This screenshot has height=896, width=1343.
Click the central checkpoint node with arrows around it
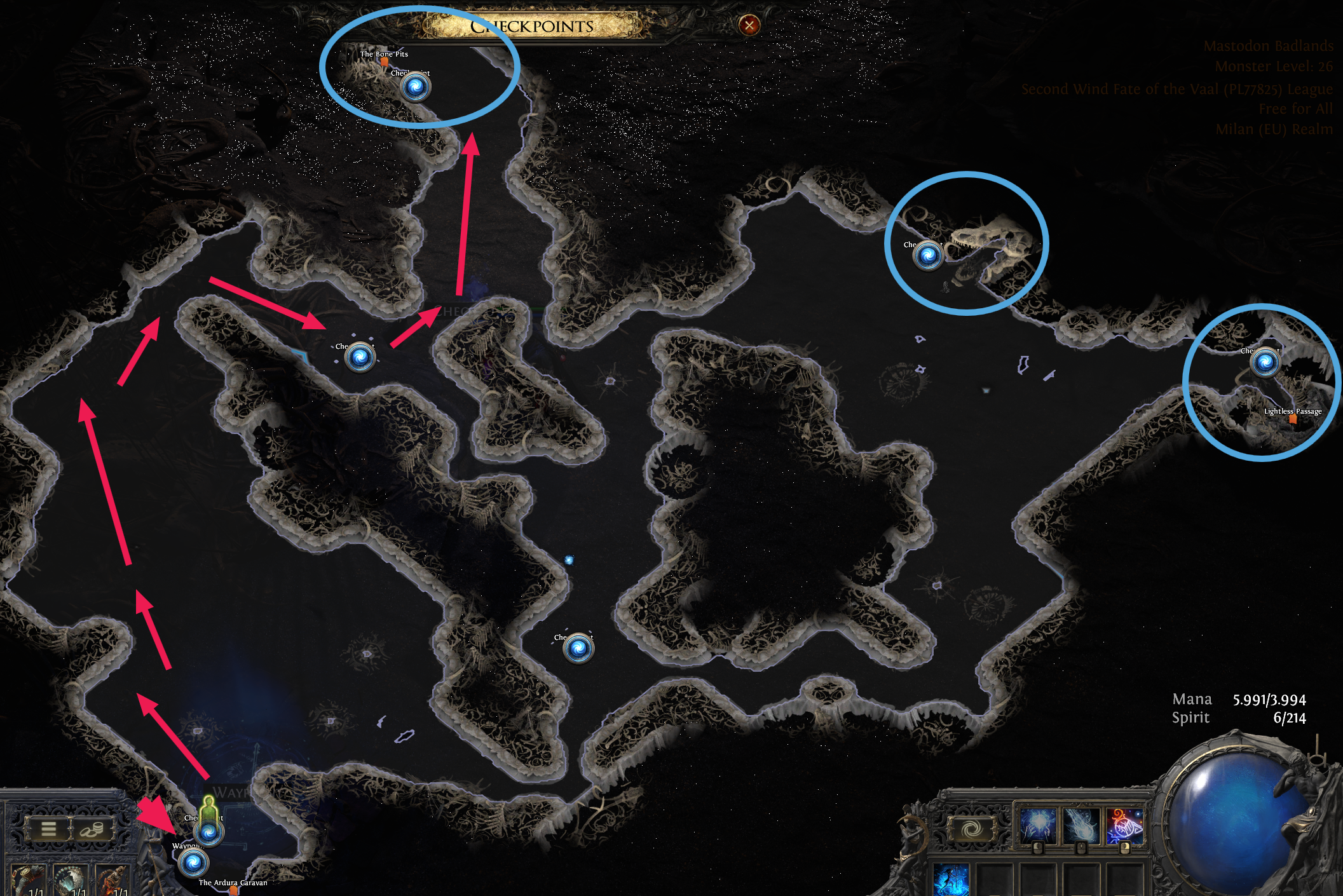click(x=358, y=358)
